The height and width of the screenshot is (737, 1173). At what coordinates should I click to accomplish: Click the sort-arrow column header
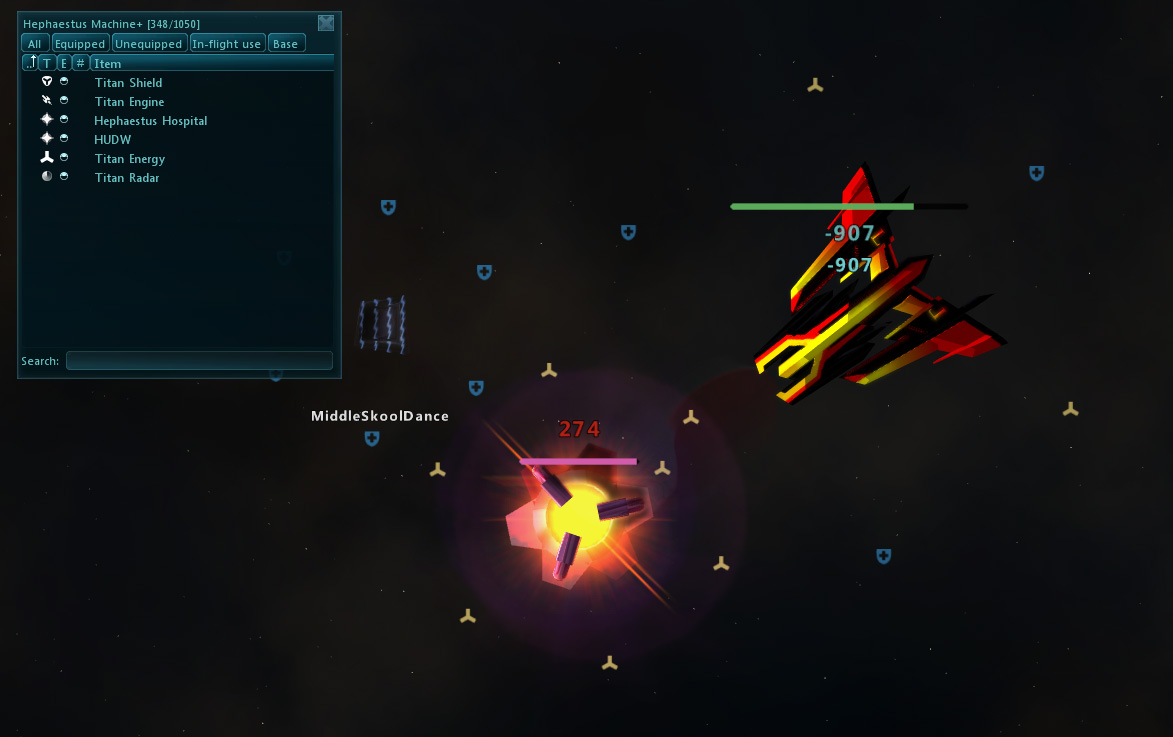click(30, 63)
